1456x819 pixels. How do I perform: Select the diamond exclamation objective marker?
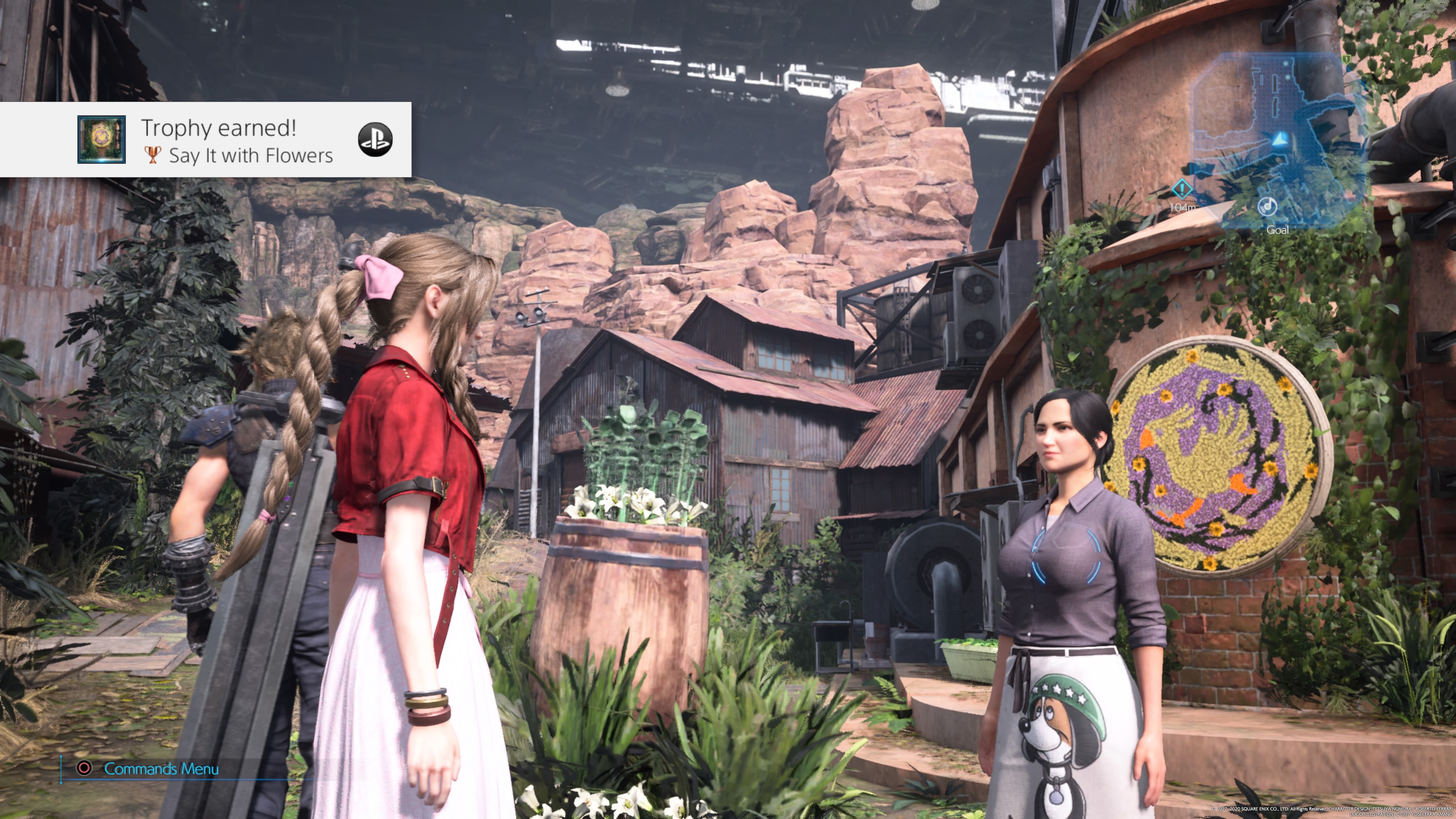click(x=1182, y=189)
